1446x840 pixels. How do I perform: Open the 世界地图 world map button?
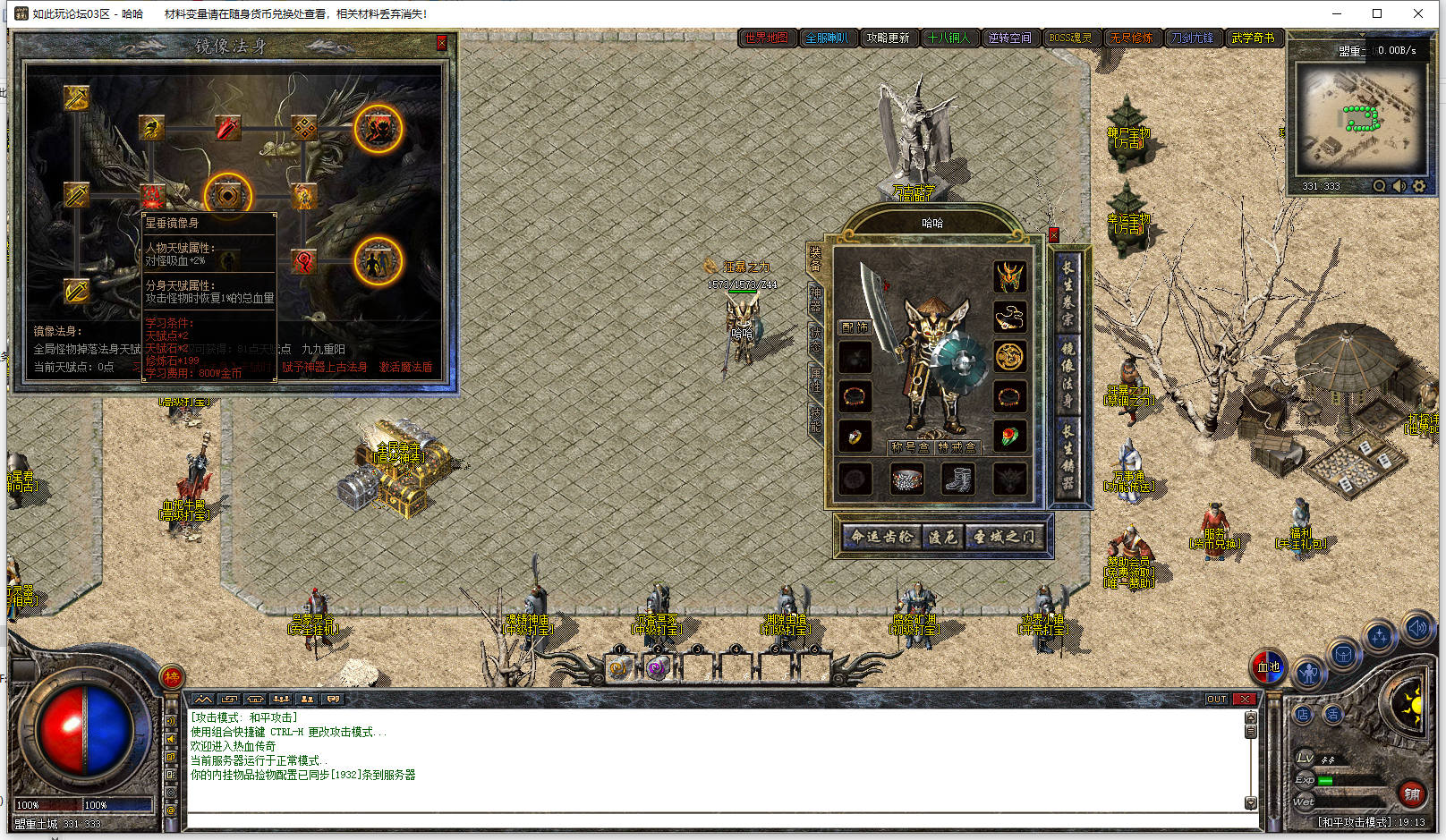[767, 38]
